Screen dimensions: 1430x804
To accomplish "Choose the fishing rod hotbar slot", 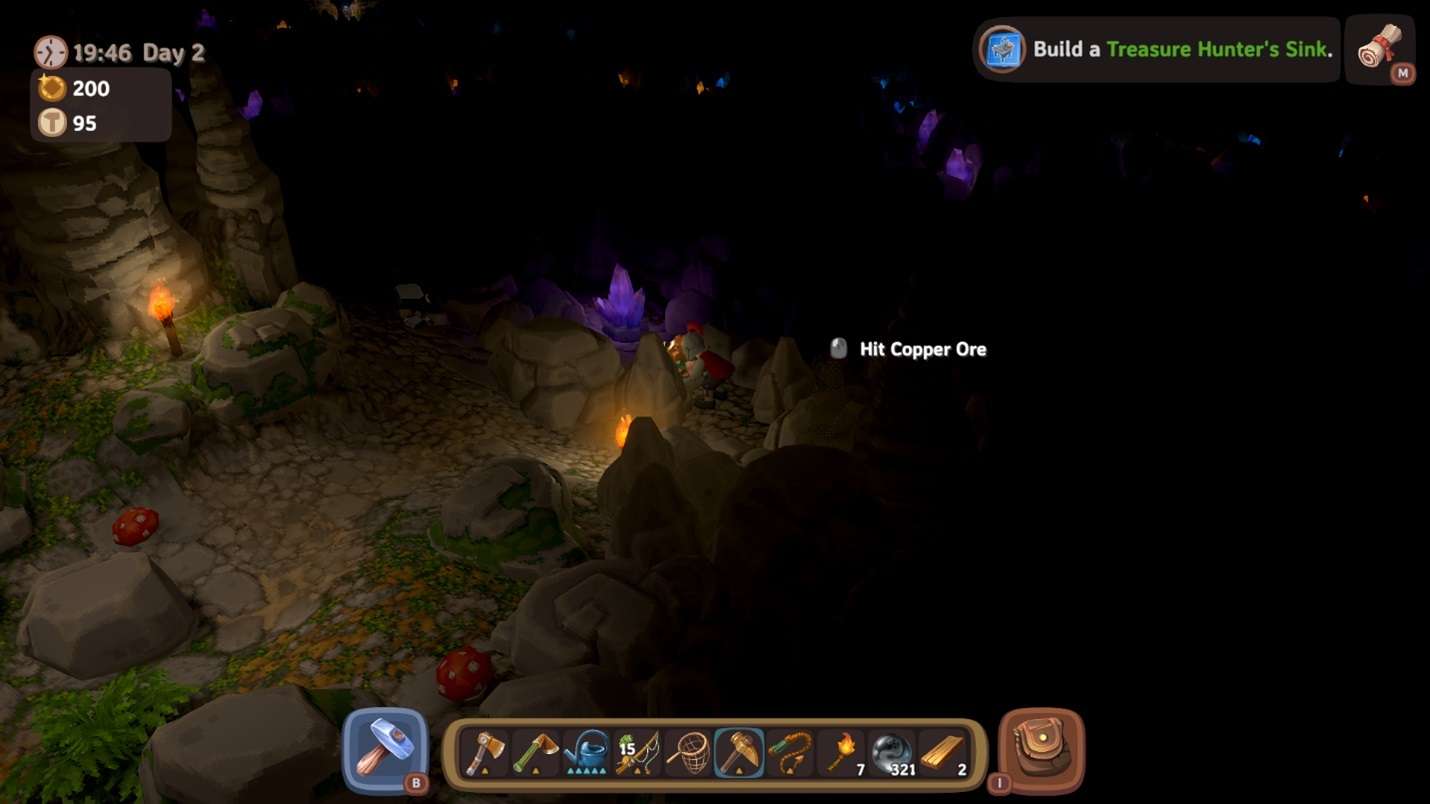I will [x=638, y=752].
